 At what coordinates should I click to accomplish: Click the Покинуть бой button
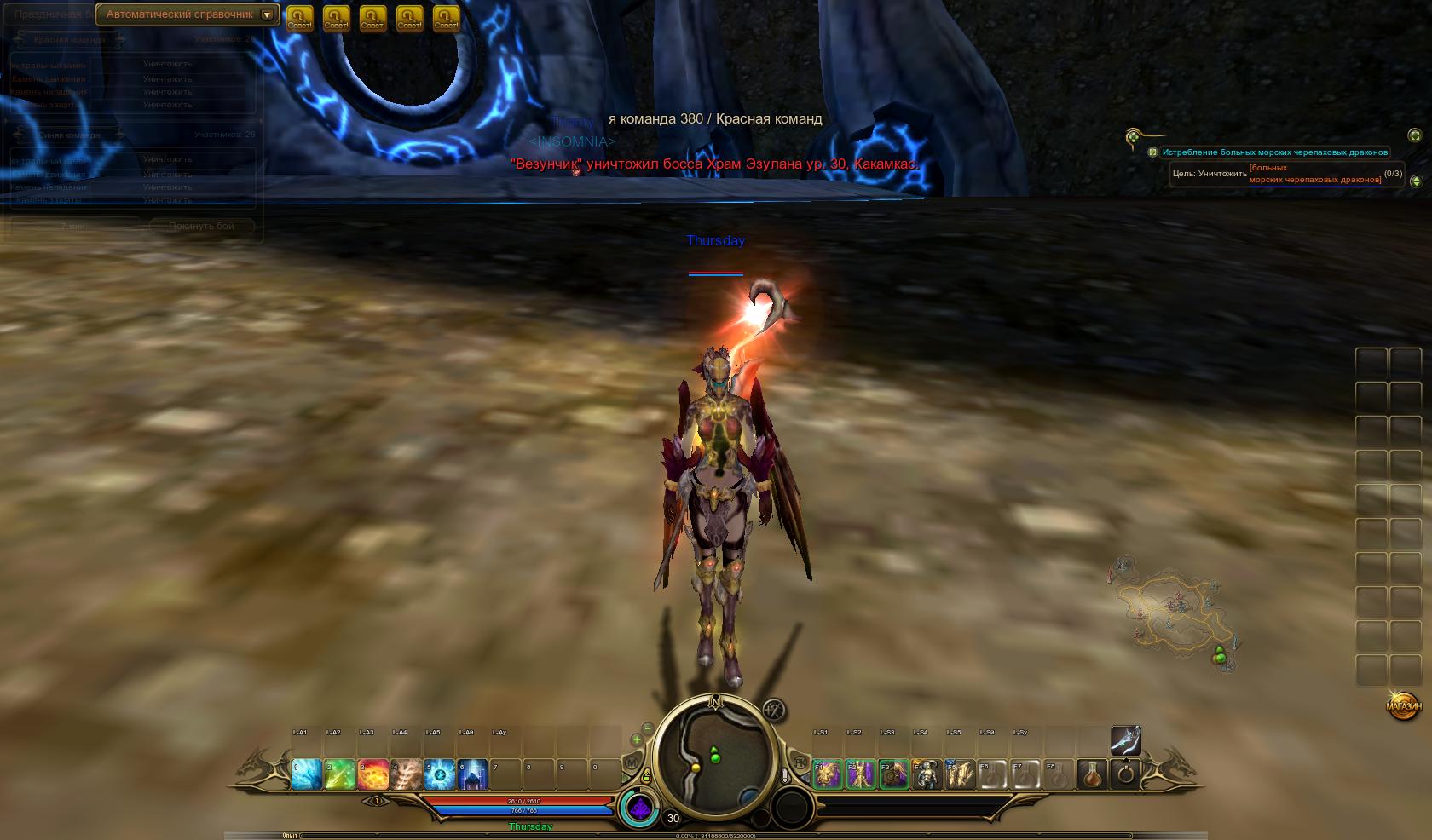click(x=202, y=226)
